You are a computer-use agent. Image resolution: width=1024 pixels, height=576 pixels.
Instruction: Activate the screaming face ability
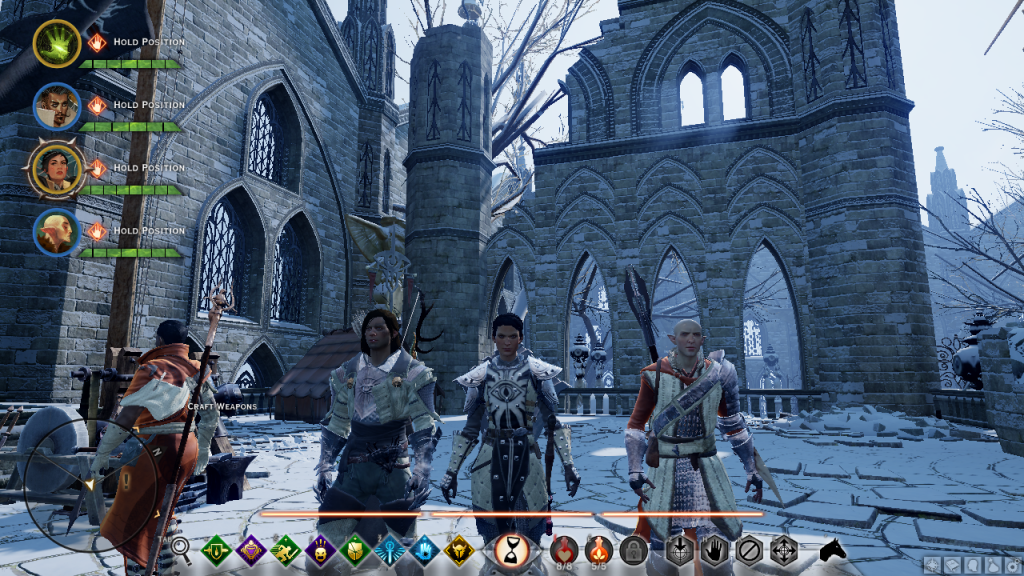(x=320, y=549)
